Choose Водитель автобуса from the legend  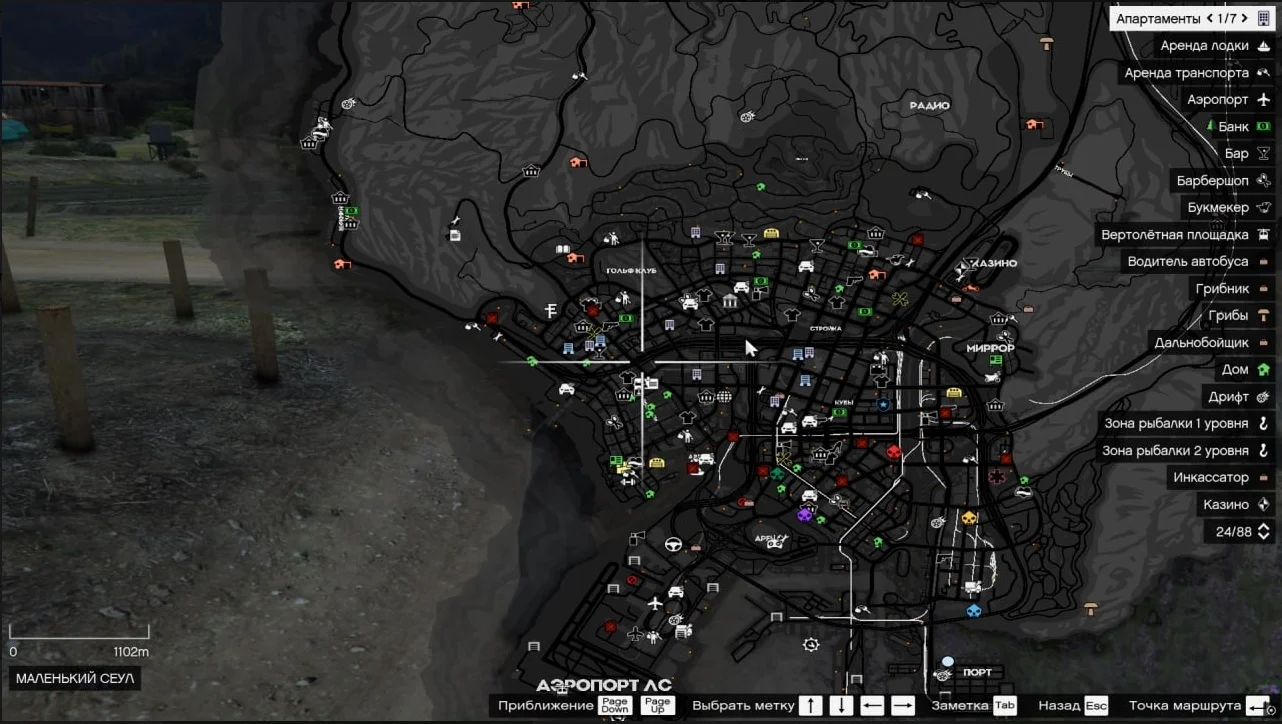(x=1188, y=262)
